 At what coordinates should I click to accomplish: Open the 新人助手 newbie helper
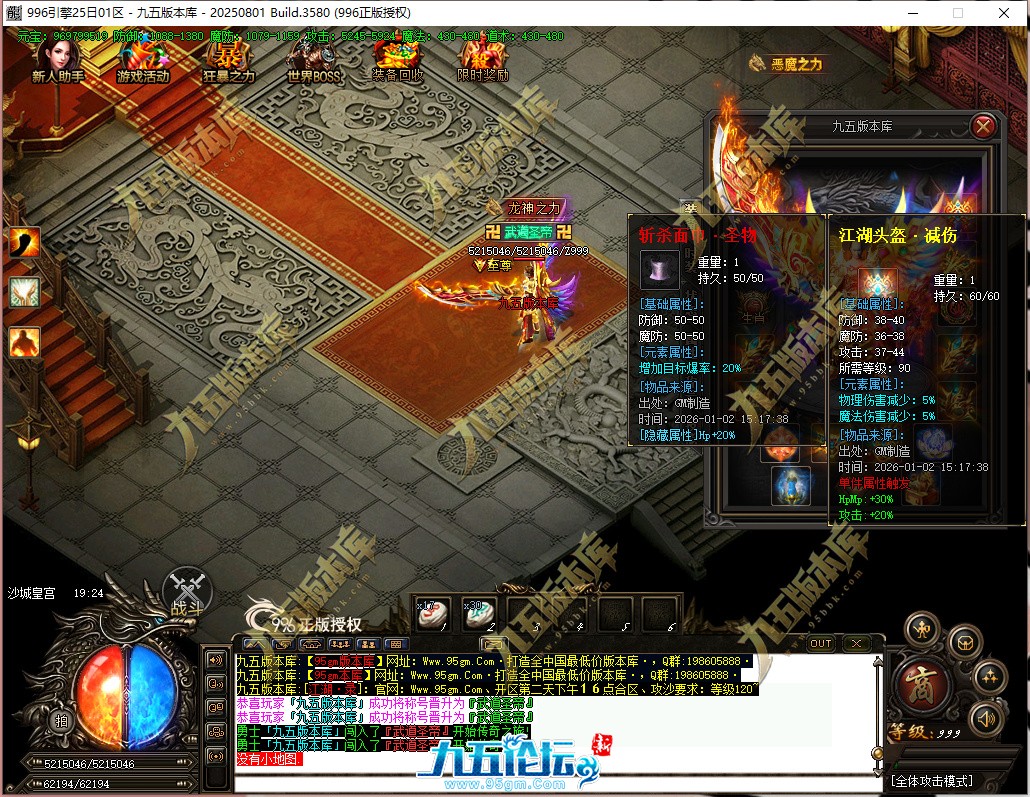(57, 60)
